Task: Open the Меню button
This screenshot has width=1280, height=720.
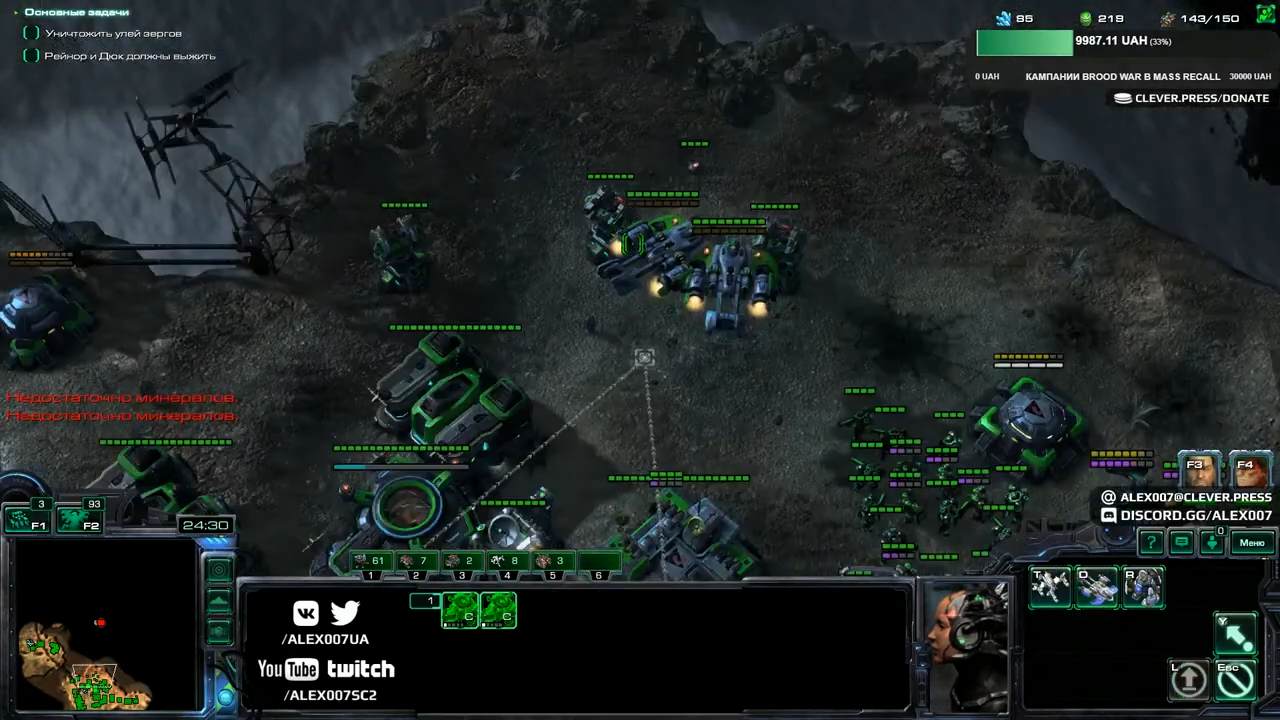Action: [1252, 542]
